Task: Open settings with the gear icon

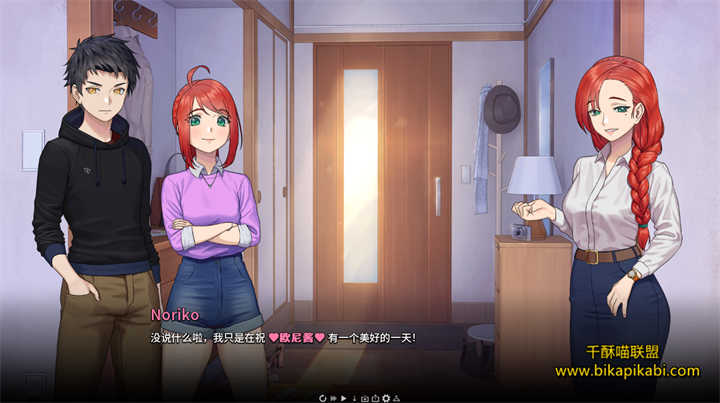Action: point(386,398)
